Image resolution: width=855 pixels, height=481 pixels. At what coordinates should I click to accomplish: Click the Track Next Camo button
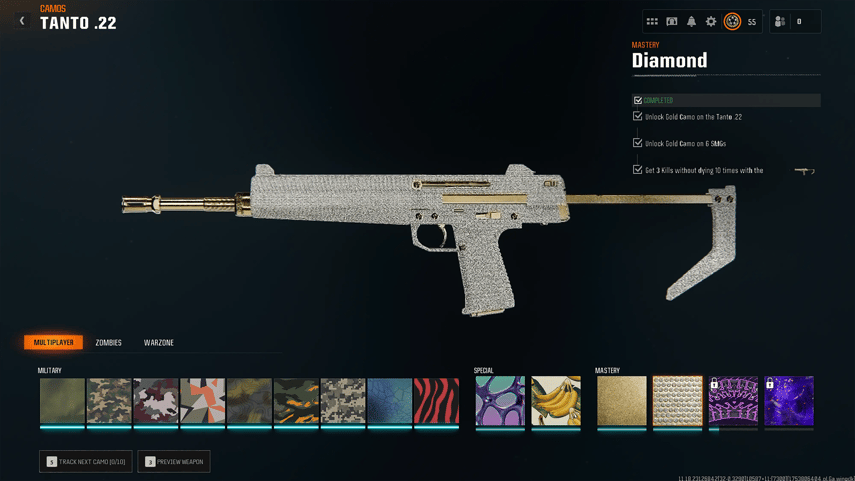tap(86, 462)
